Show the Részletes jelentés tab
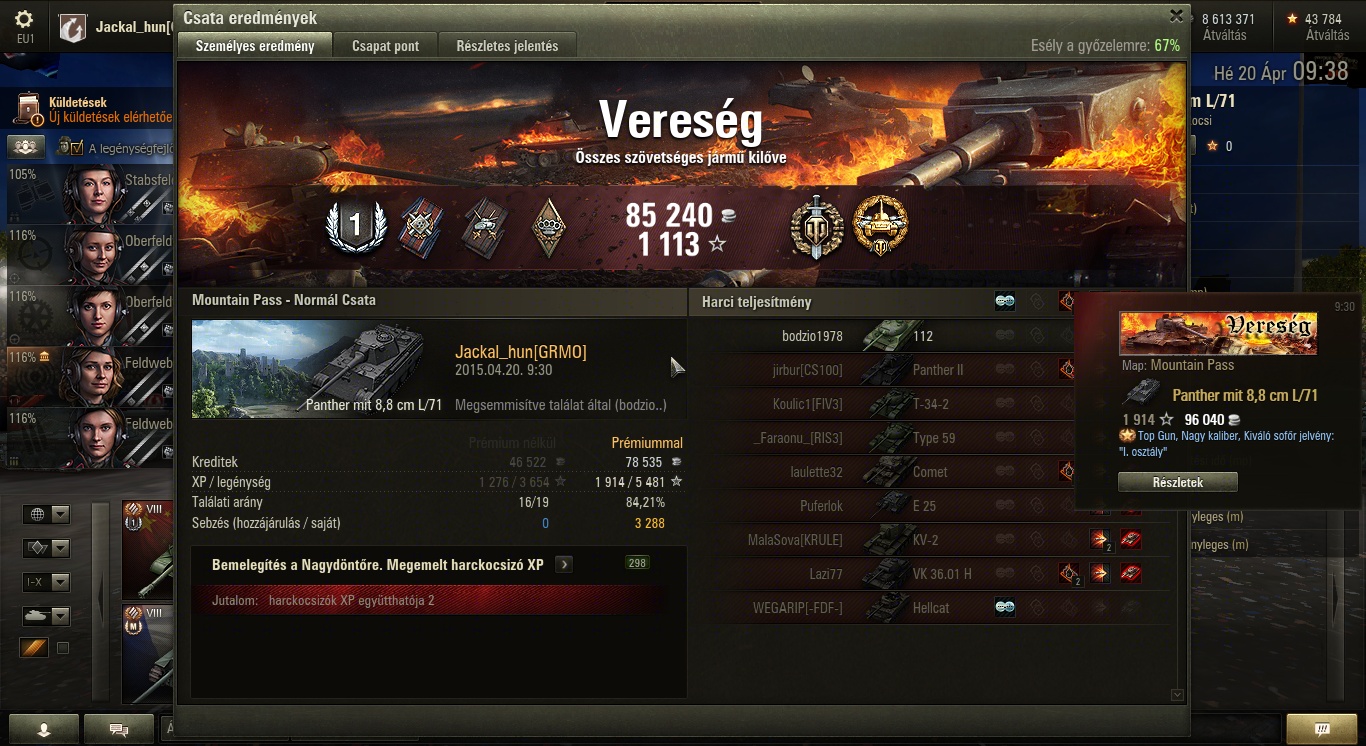 coord(507,46)
